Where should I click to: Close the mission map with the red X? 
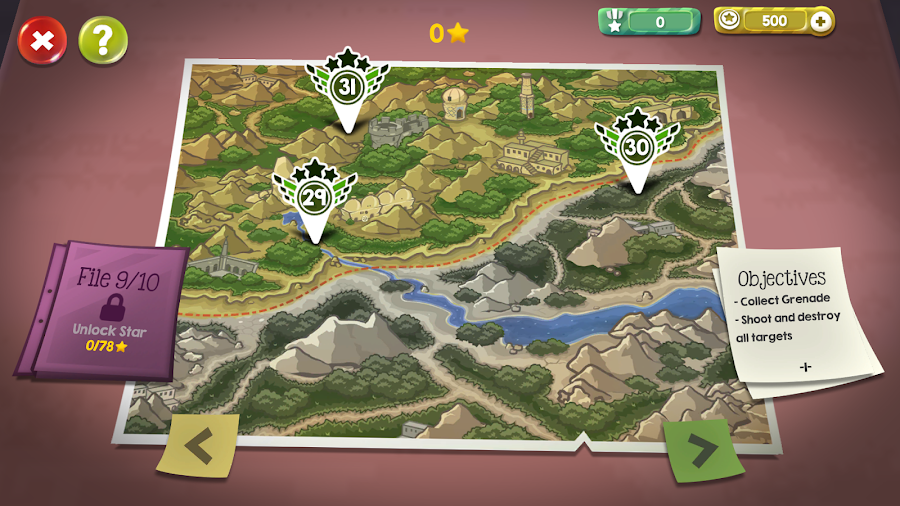tap(42, 41)
